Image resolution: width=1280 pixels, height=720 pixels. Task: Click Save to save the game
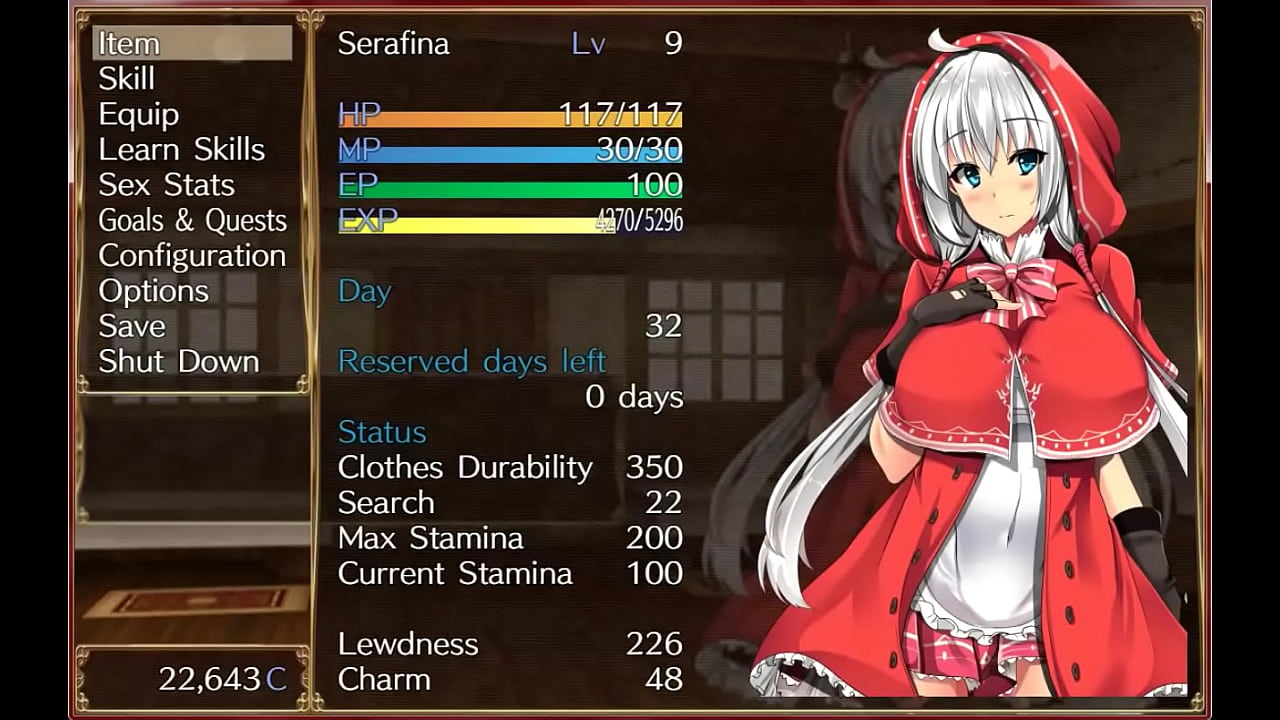(132, 326)
